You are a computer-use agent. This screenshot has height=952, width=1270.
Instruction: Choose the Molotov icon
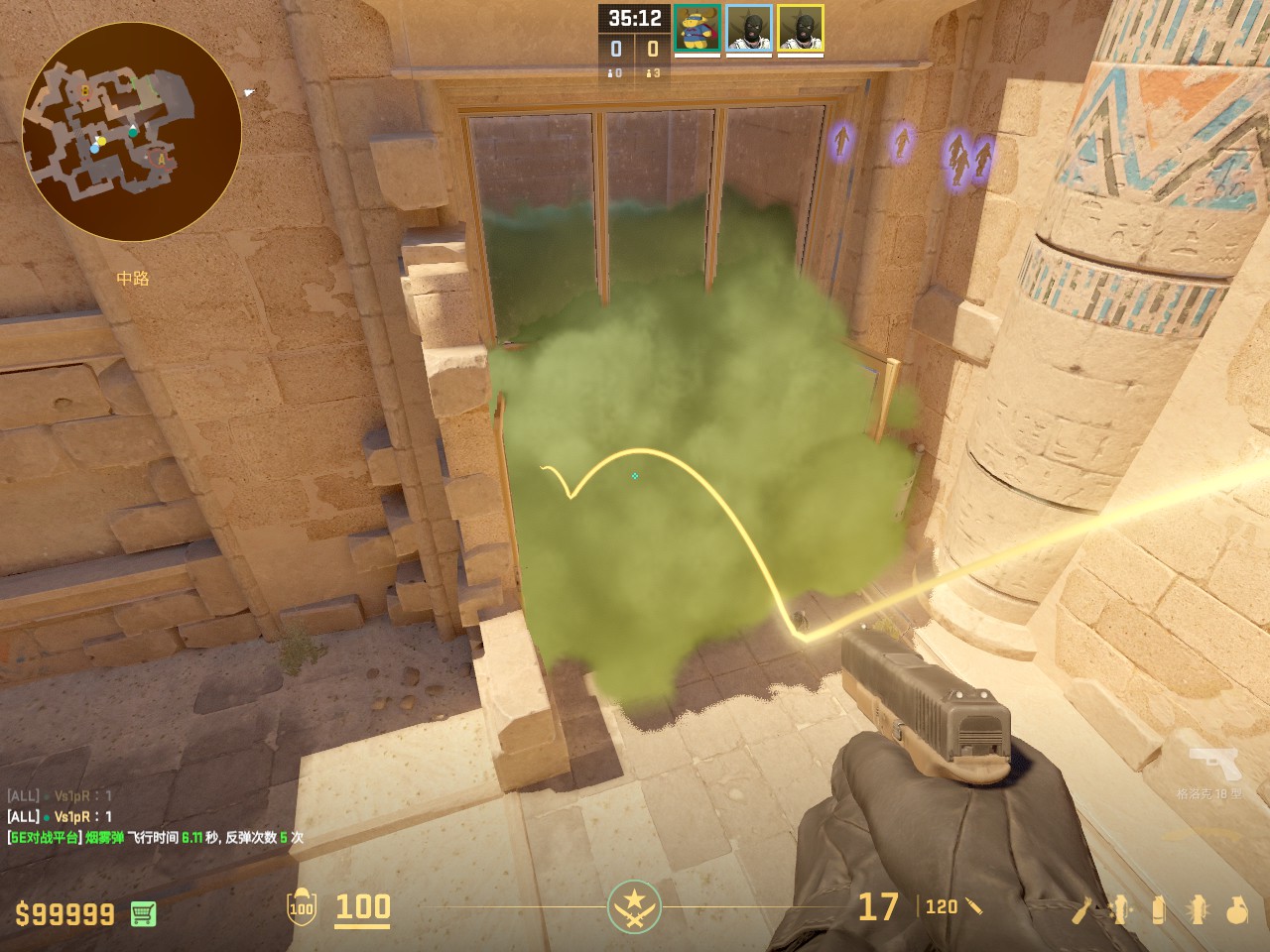pyautogui.click(x=1083, y=909)
